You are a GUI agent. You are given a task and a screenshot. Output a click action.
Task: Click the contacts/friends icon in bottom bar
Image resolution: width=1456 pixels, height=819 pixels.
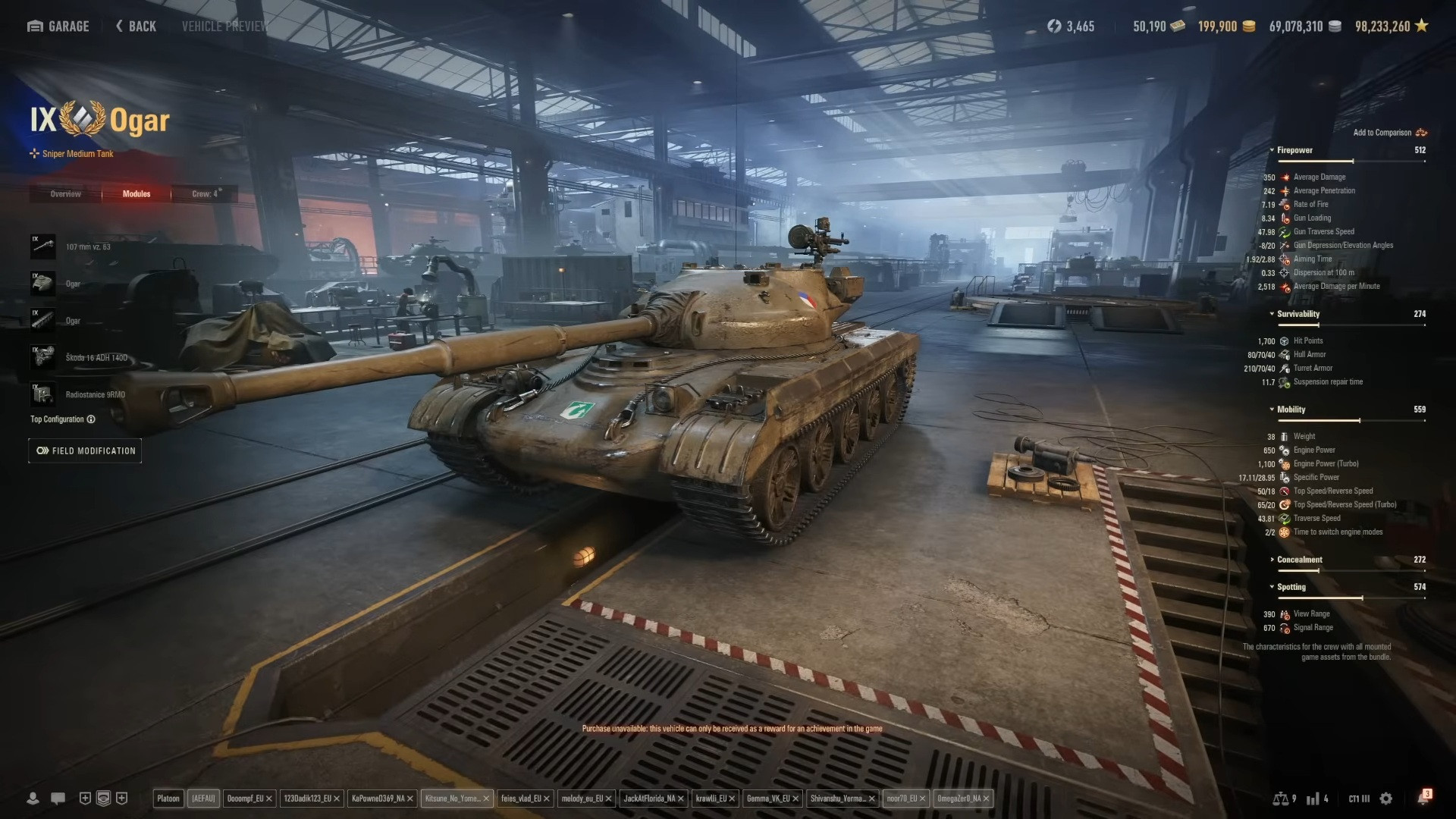[33, 798]
